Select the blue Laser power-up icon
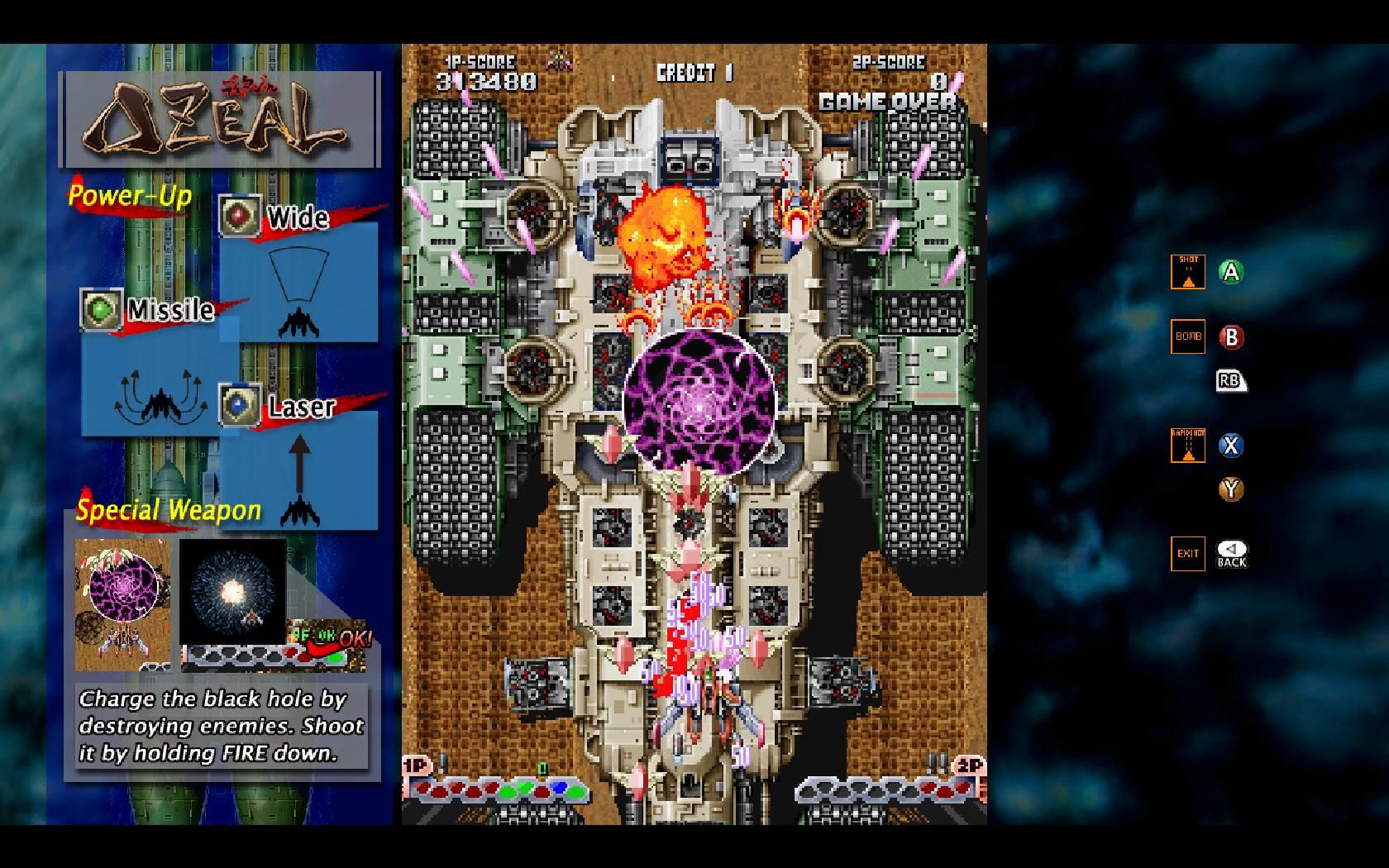Image resolution: width=1389 pixels, height=868 pixels. [x=240, y=405]
